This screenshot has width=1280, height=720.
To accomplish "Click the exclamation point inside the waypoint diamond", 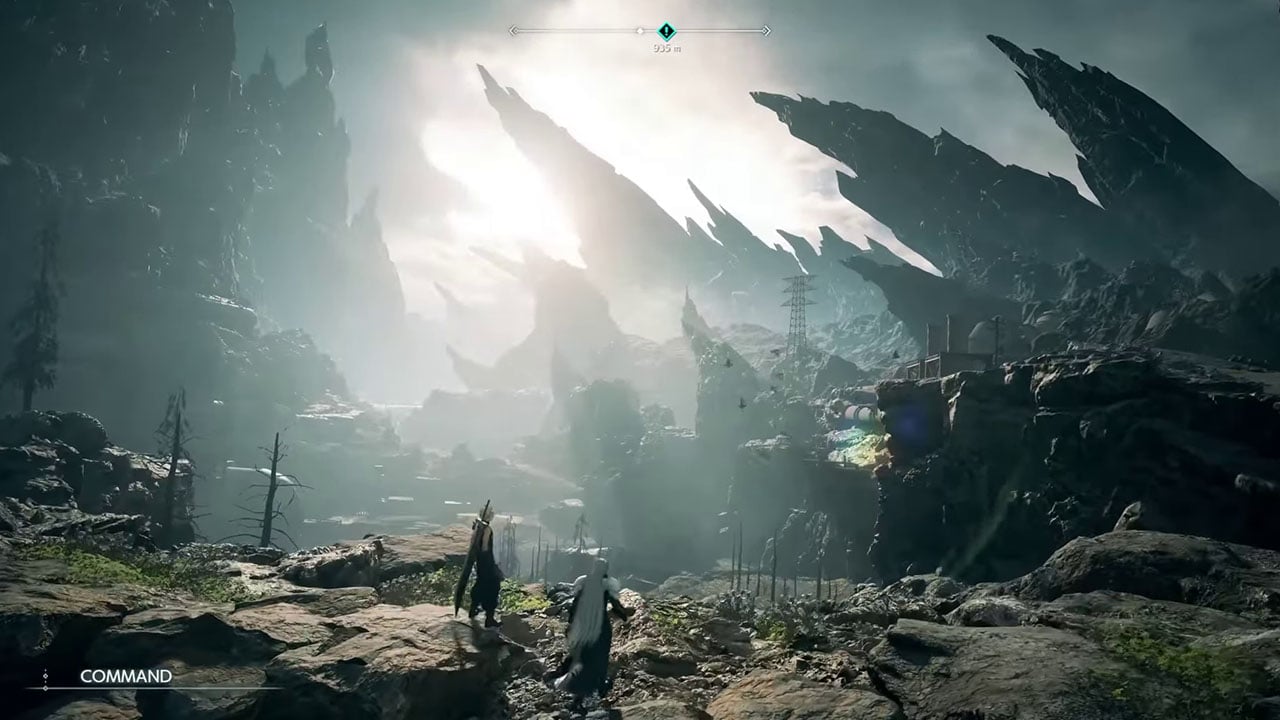I will (x=666, y=31).
